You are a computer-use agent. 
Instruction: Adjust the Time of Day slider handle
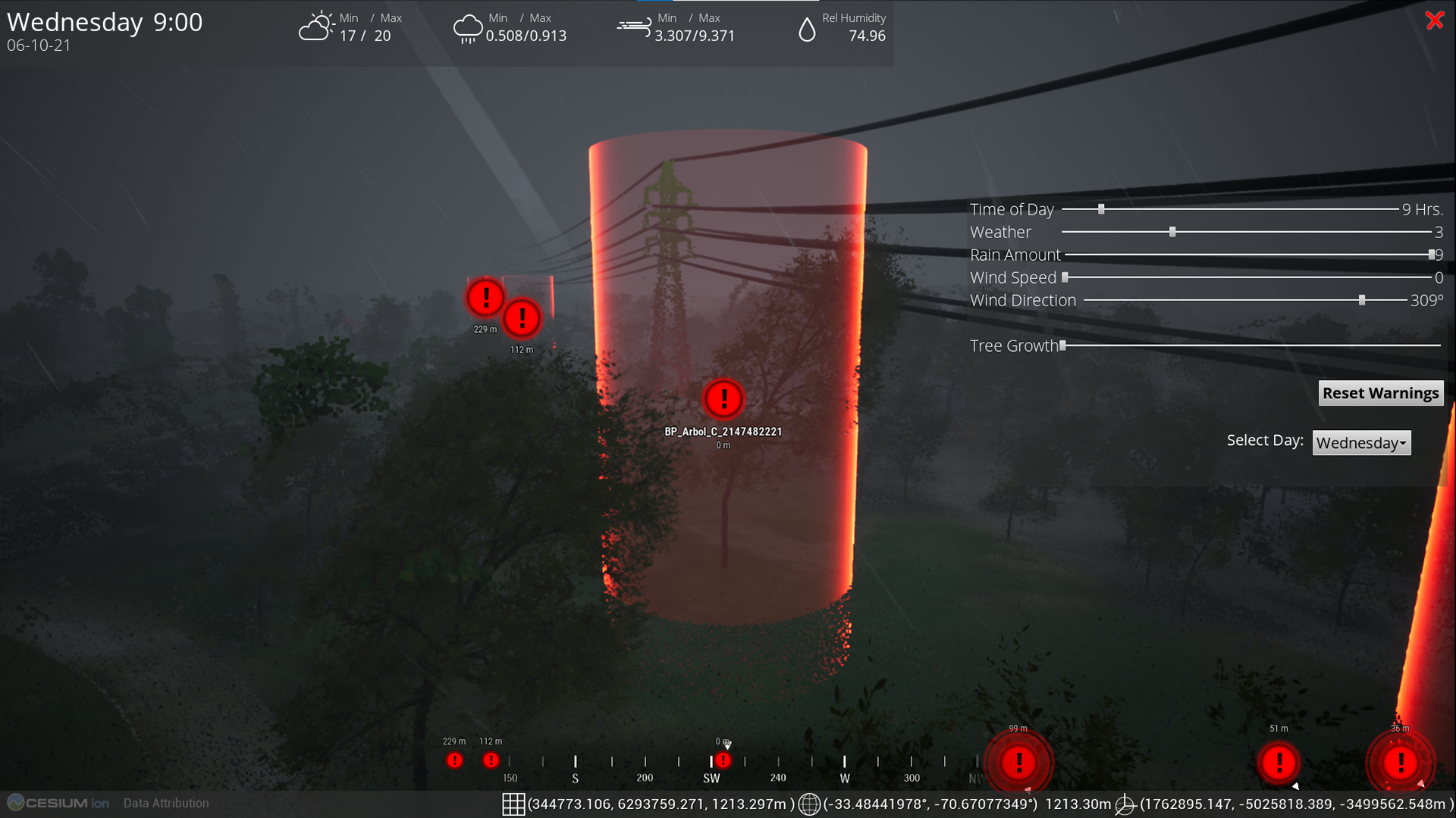(1101, 209)
